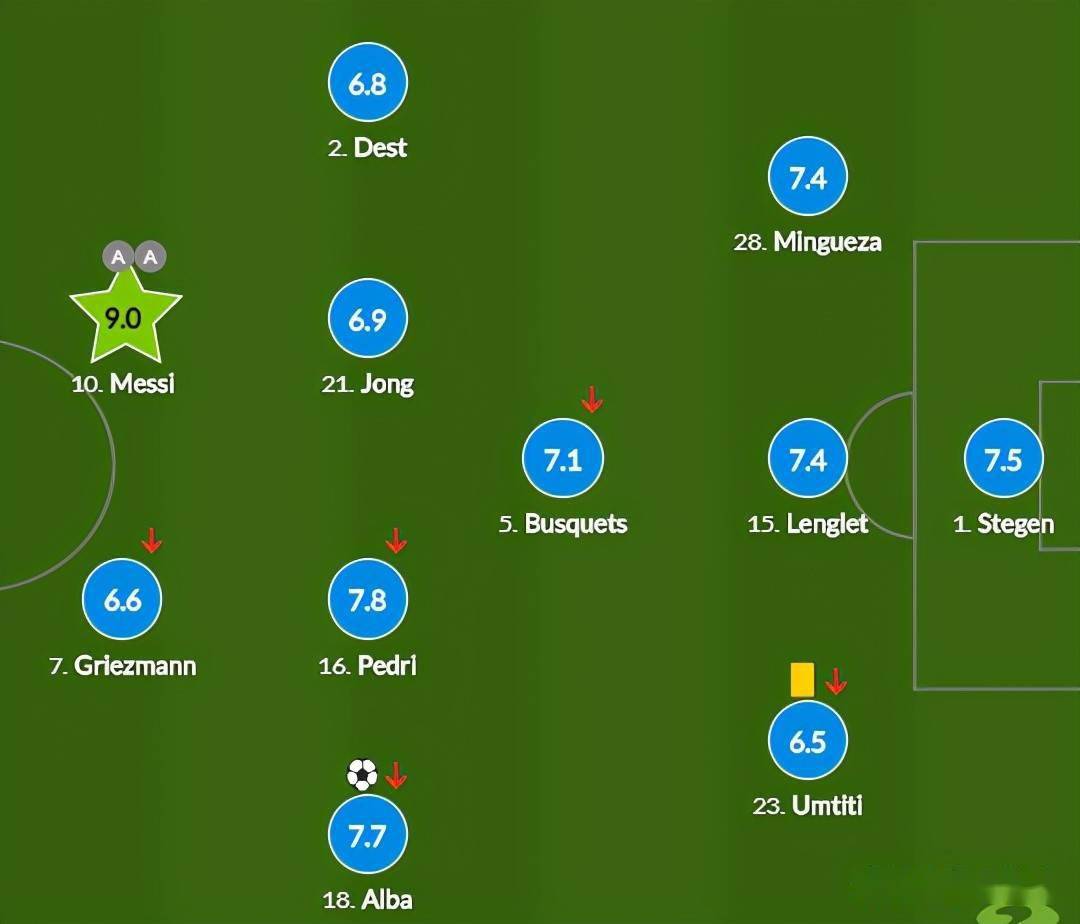This screenshot has width=1080, height=924.
Task: Open Messi's green star rating badge
Action: 124,320
